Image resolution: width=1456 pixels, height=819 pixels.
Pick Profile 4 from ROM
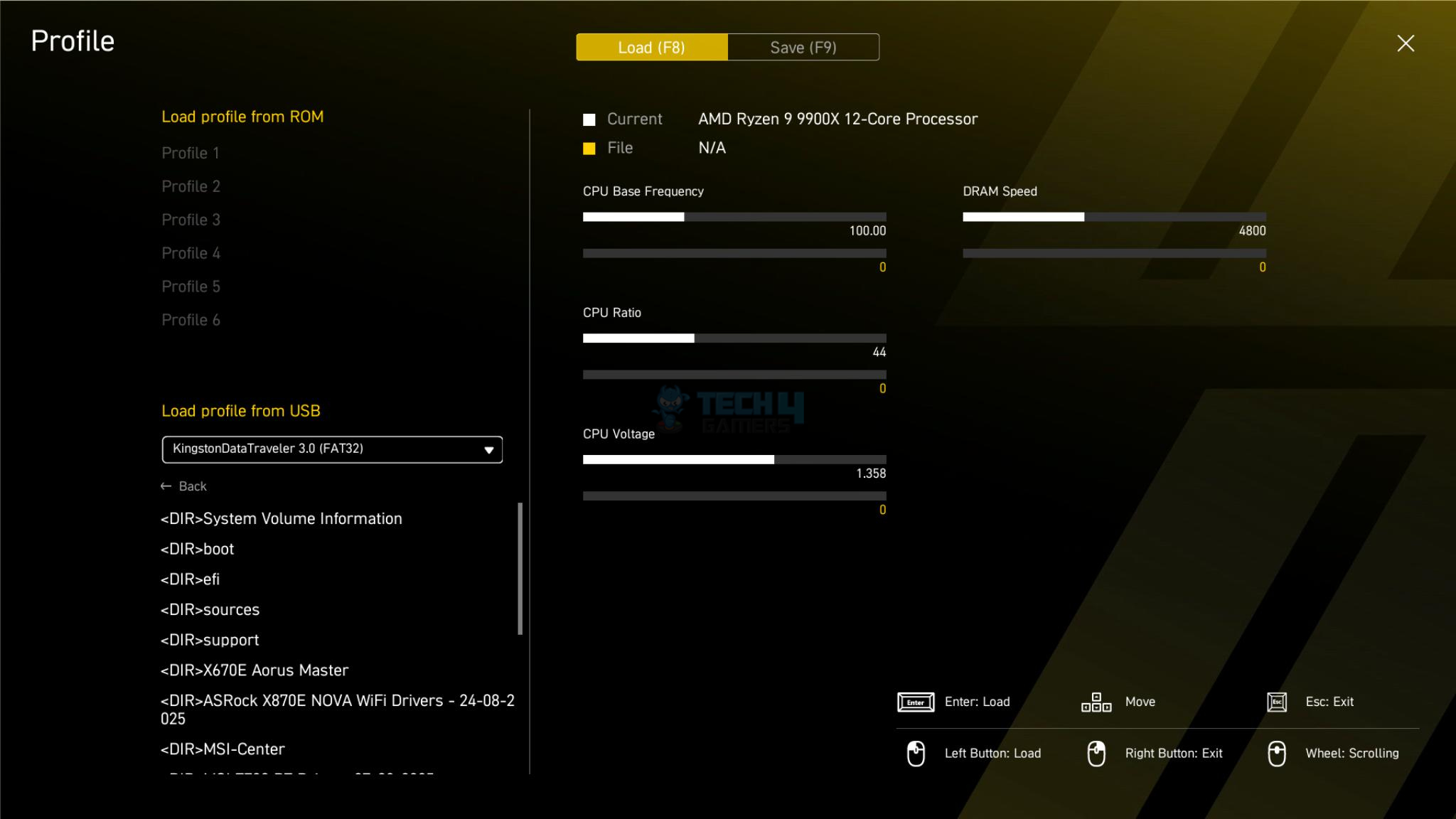click(191, 253)
